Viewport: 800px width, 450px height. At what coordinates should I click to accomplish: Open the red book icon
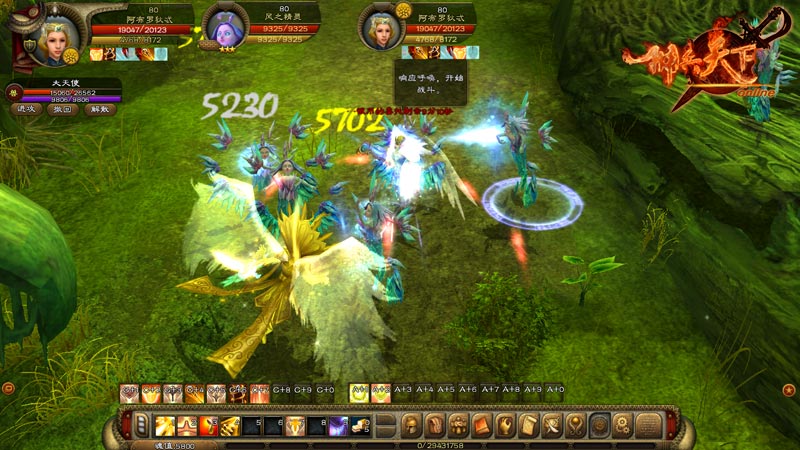(x=482, y=426)
